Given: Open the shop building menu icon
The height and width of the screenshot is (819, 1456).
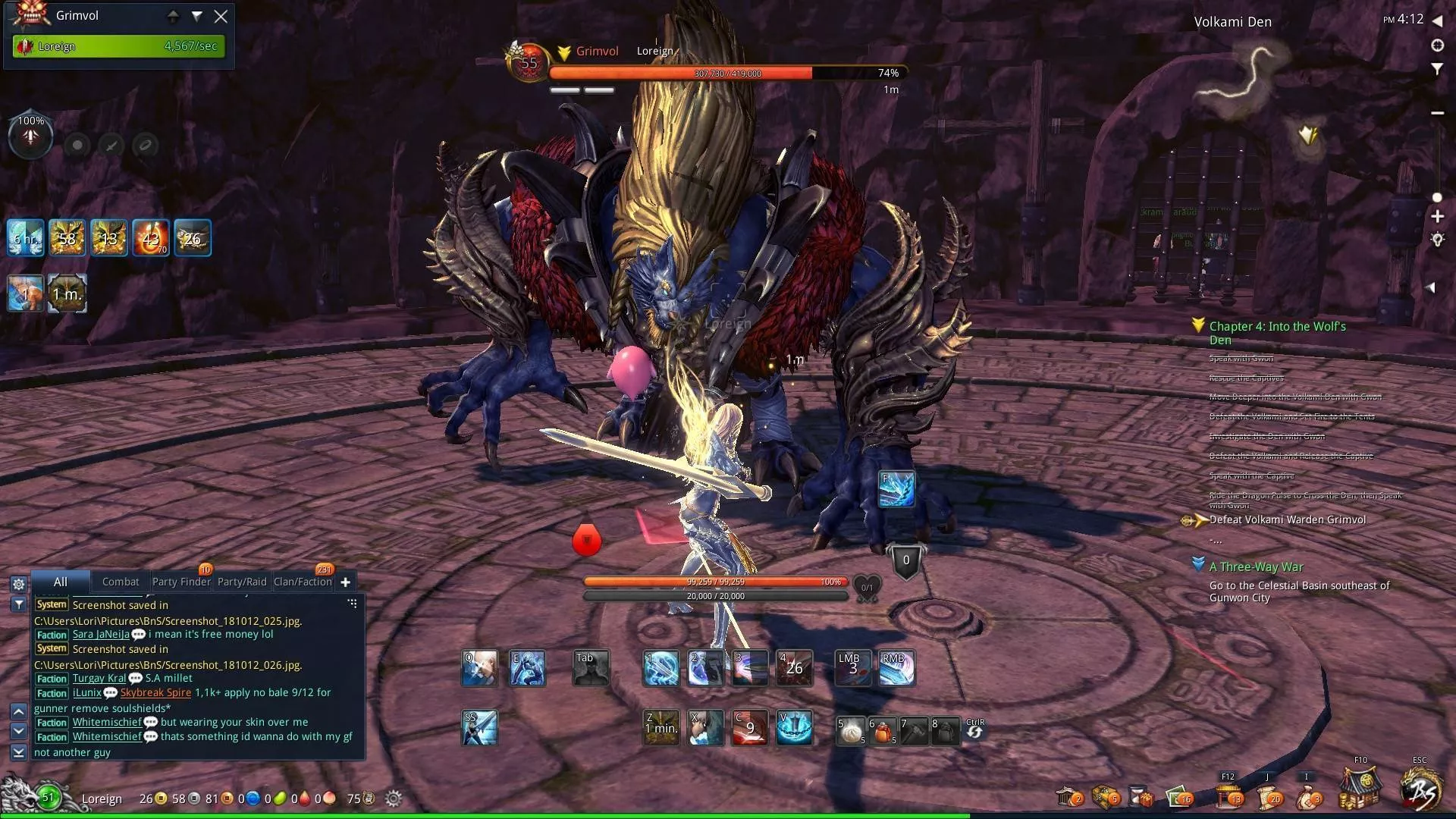Looking at the screenshot, I should click(x=1359, y=789).
